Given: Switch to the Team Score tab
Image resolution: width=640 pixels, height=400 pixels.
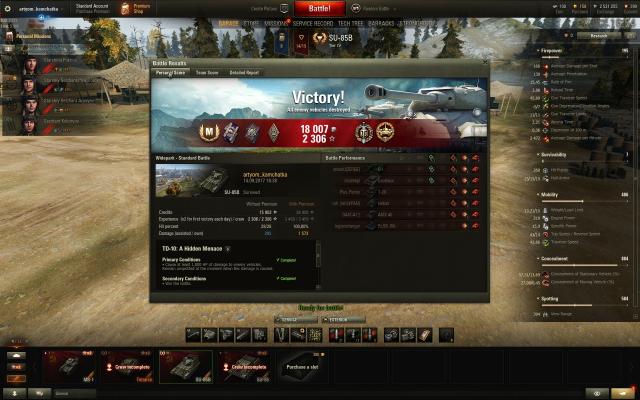Looking at the screenshot, I should coord(207,72).
